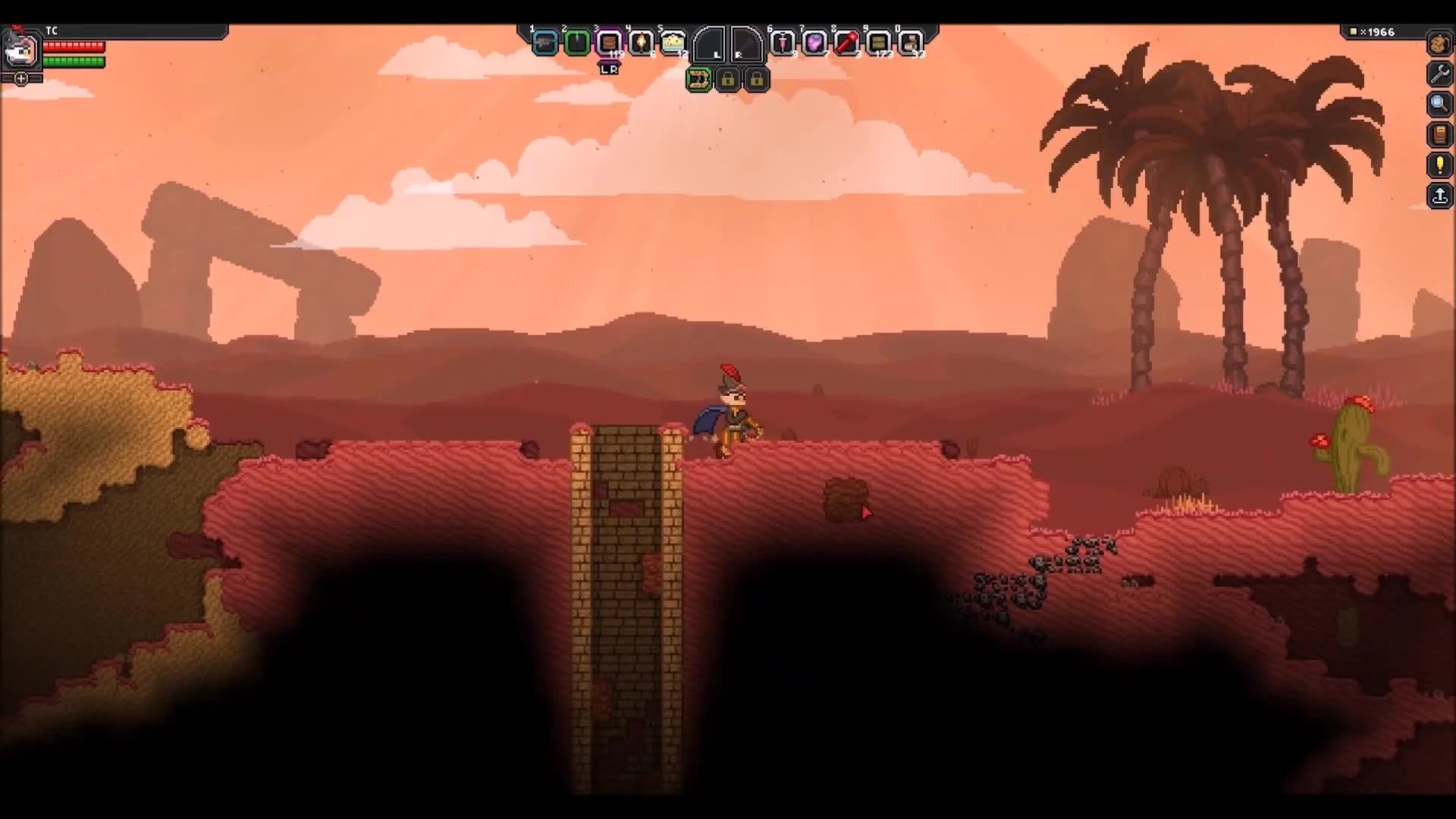Image resolution: width=1456 pixels, height=819 pixels.
Task: Select the inspection magnifying glass tool
Action: coord(1439,105)
